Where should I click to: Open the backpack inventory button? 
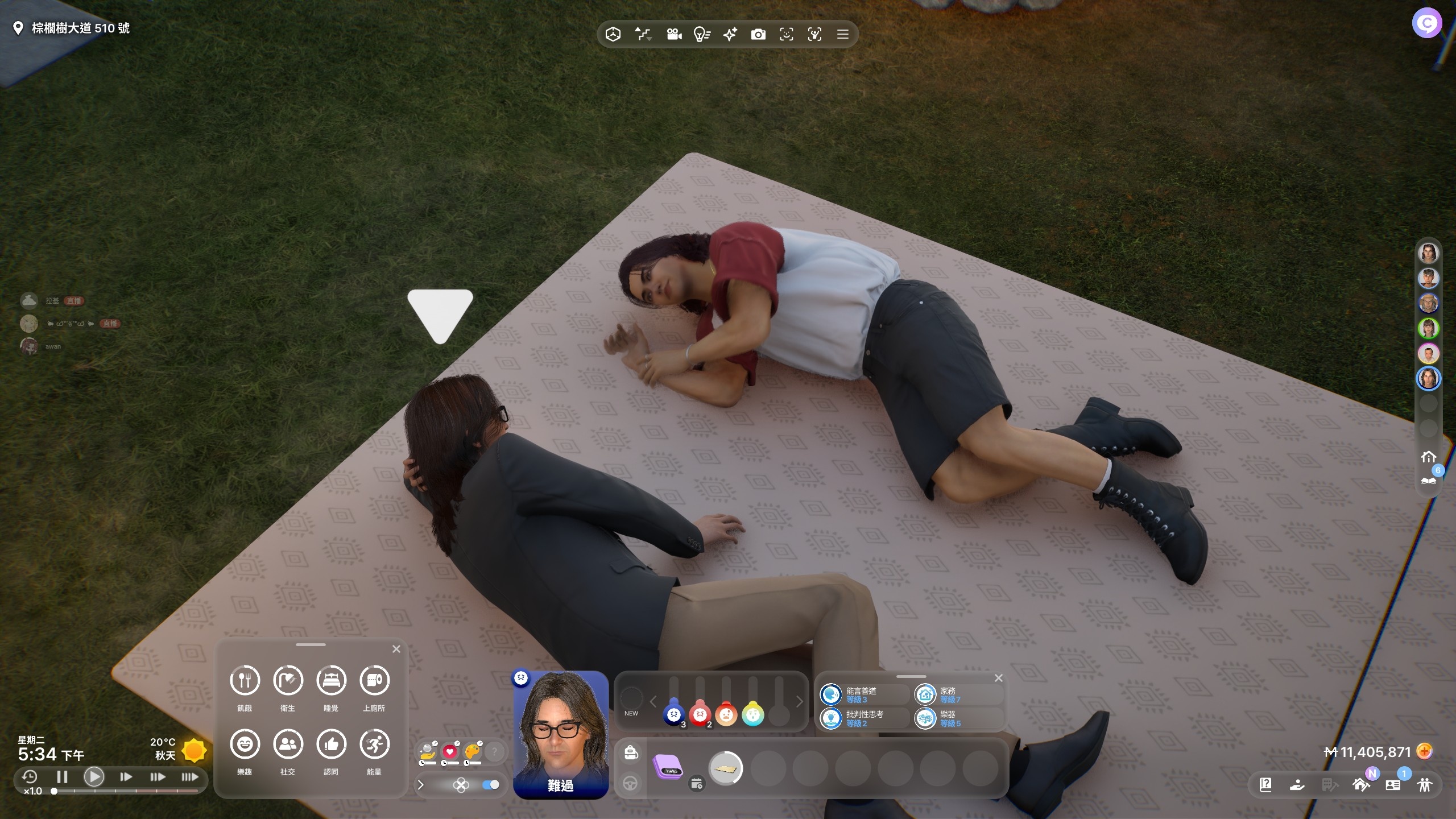click(x=630, y=753)
